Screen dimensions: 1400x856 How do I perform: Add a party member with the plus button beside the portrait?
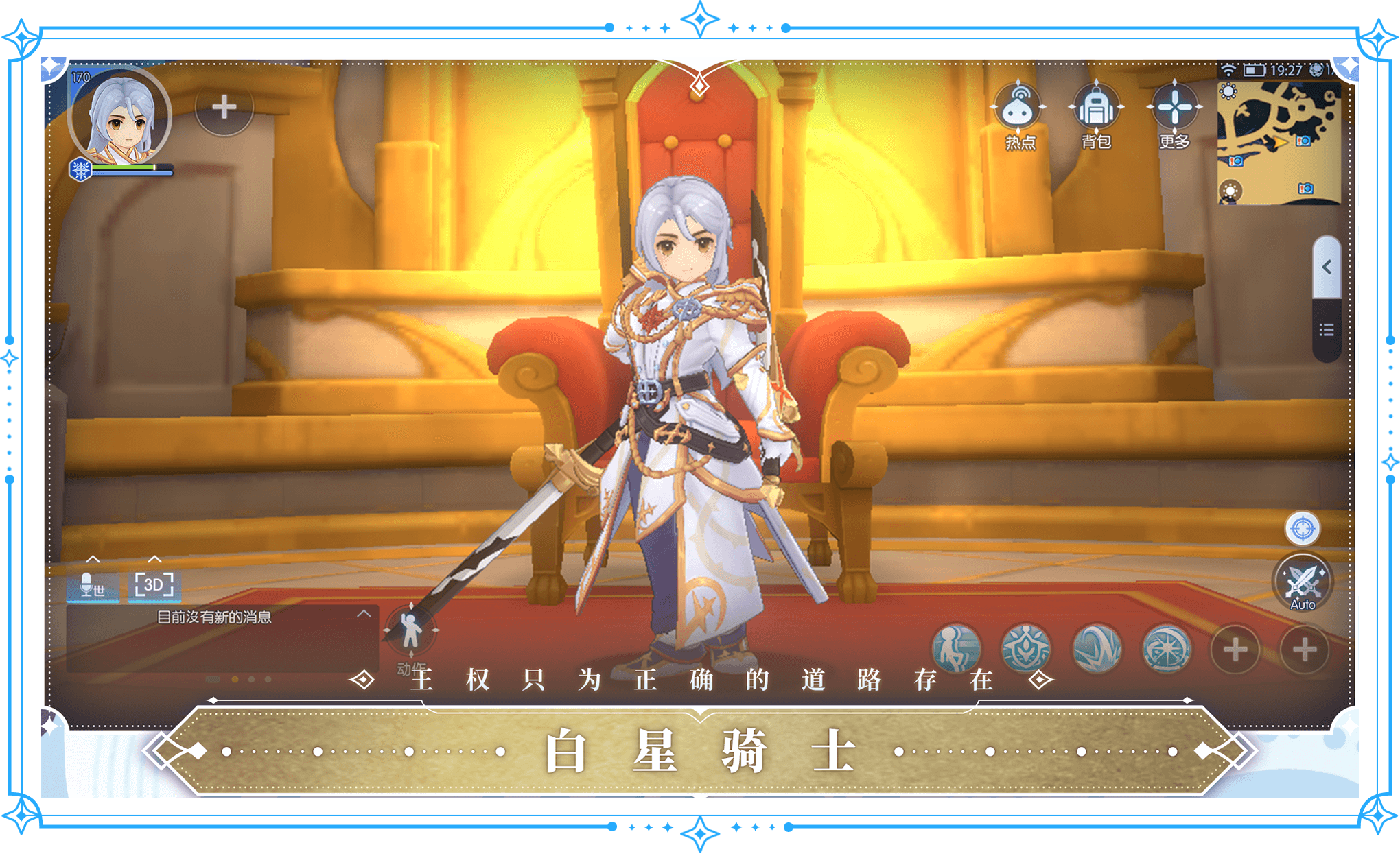click(224, 108)
